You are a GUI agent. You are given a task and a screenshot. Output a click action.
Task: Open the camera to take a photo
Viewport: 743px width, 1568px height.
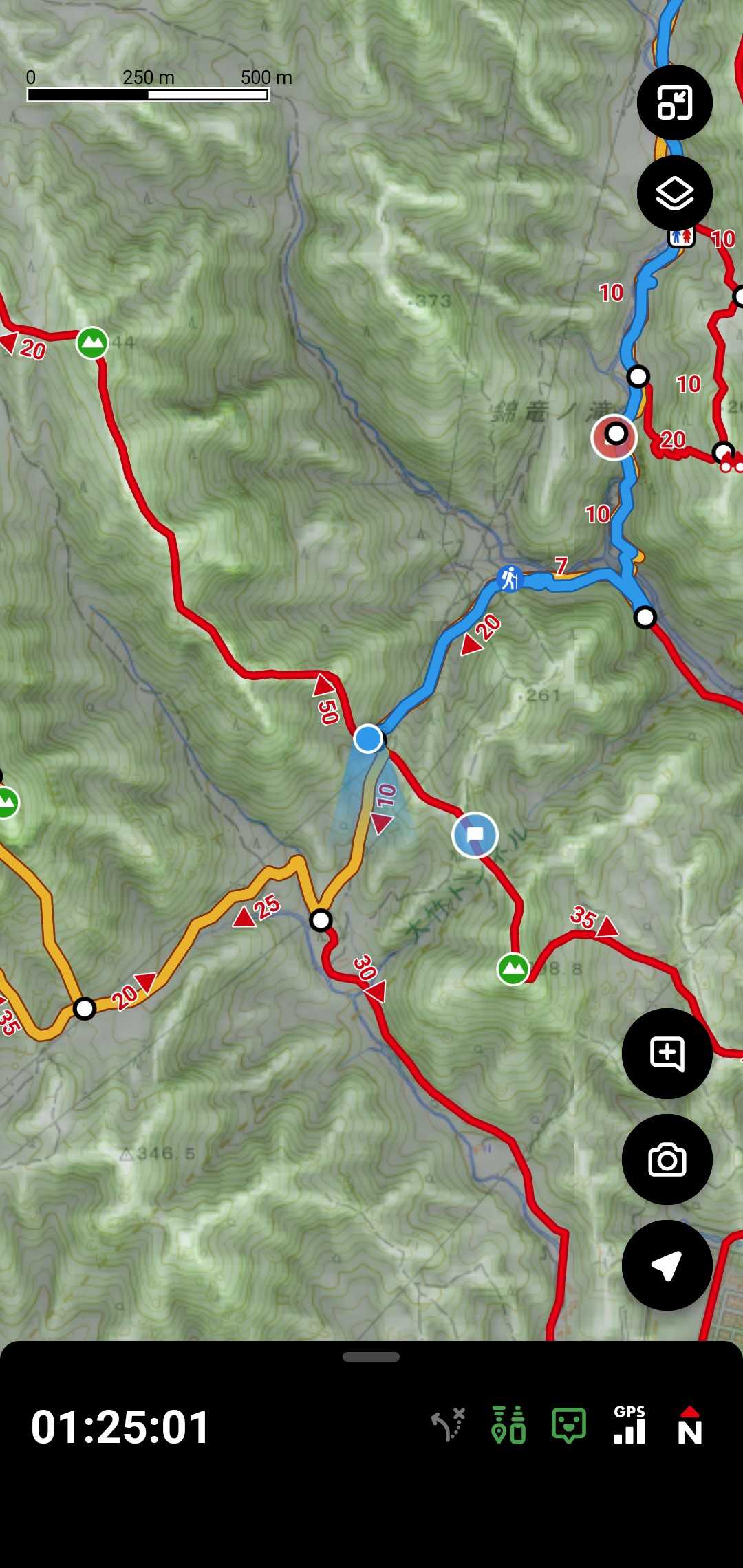pos(667,1160)
